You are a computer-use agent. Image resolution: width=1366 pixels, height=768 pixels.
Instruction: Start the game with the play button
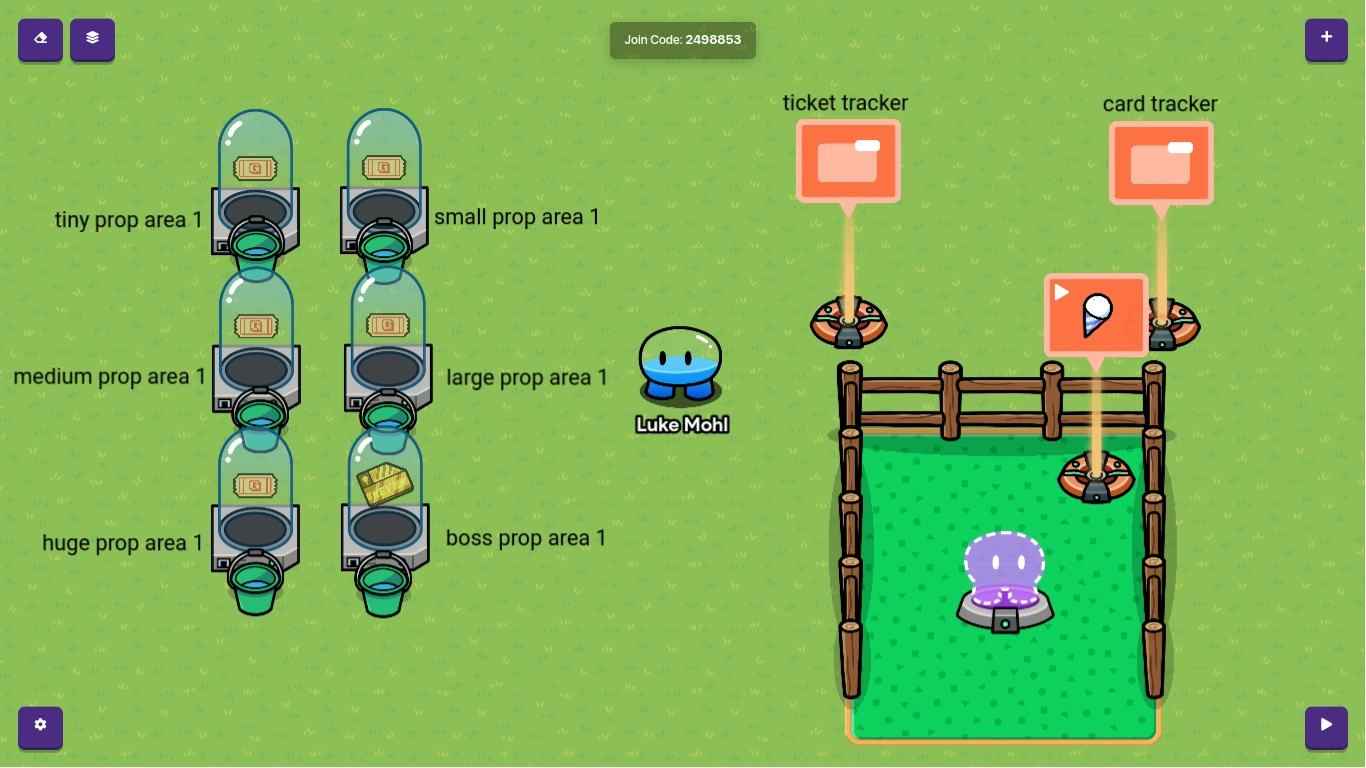(x=1326, y=727)
